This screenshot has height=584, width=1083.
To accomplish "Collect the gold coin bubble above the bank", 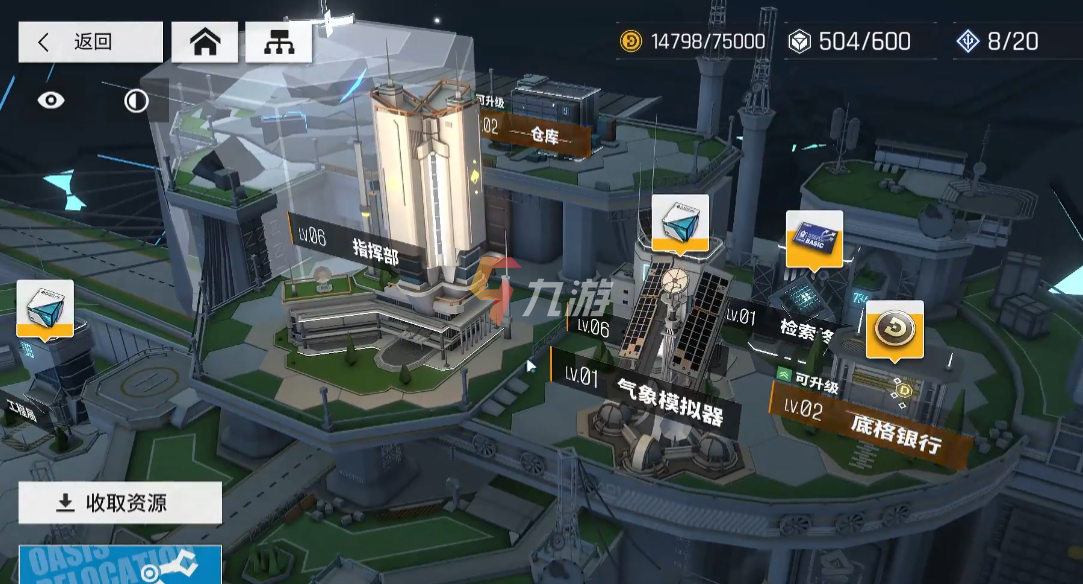I will 894,329.
